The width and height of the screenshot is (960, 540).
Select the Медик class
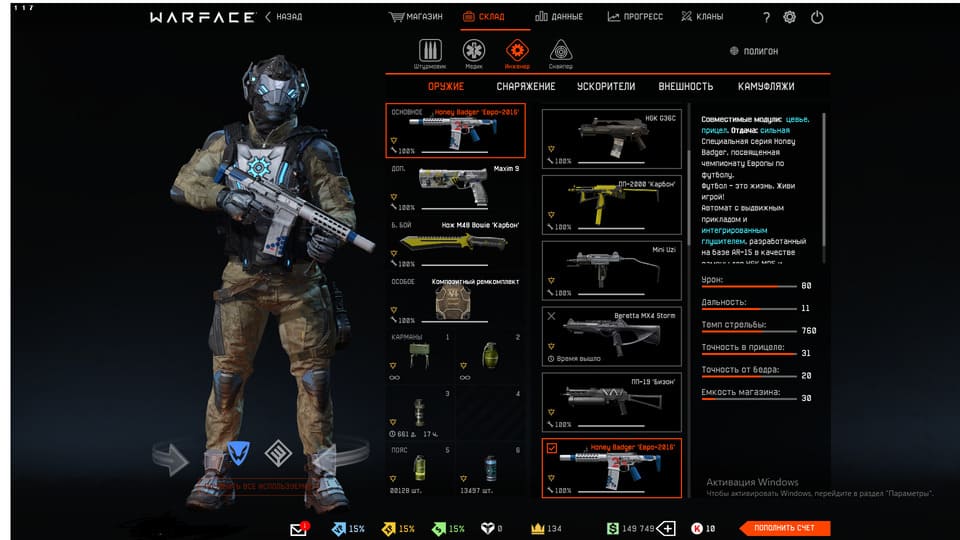point(474,52)
